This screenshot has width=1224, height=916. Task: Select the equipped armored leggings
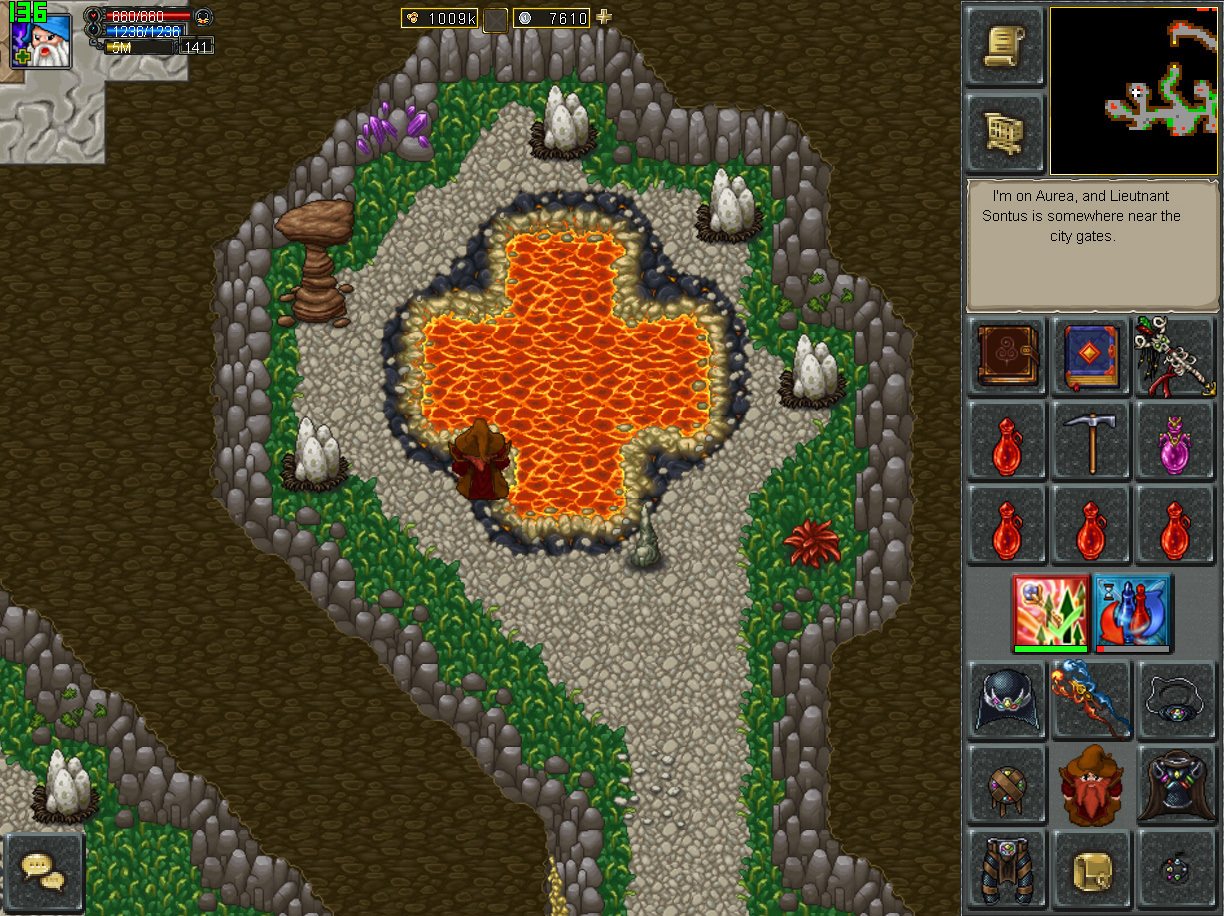pos(1007,868)
